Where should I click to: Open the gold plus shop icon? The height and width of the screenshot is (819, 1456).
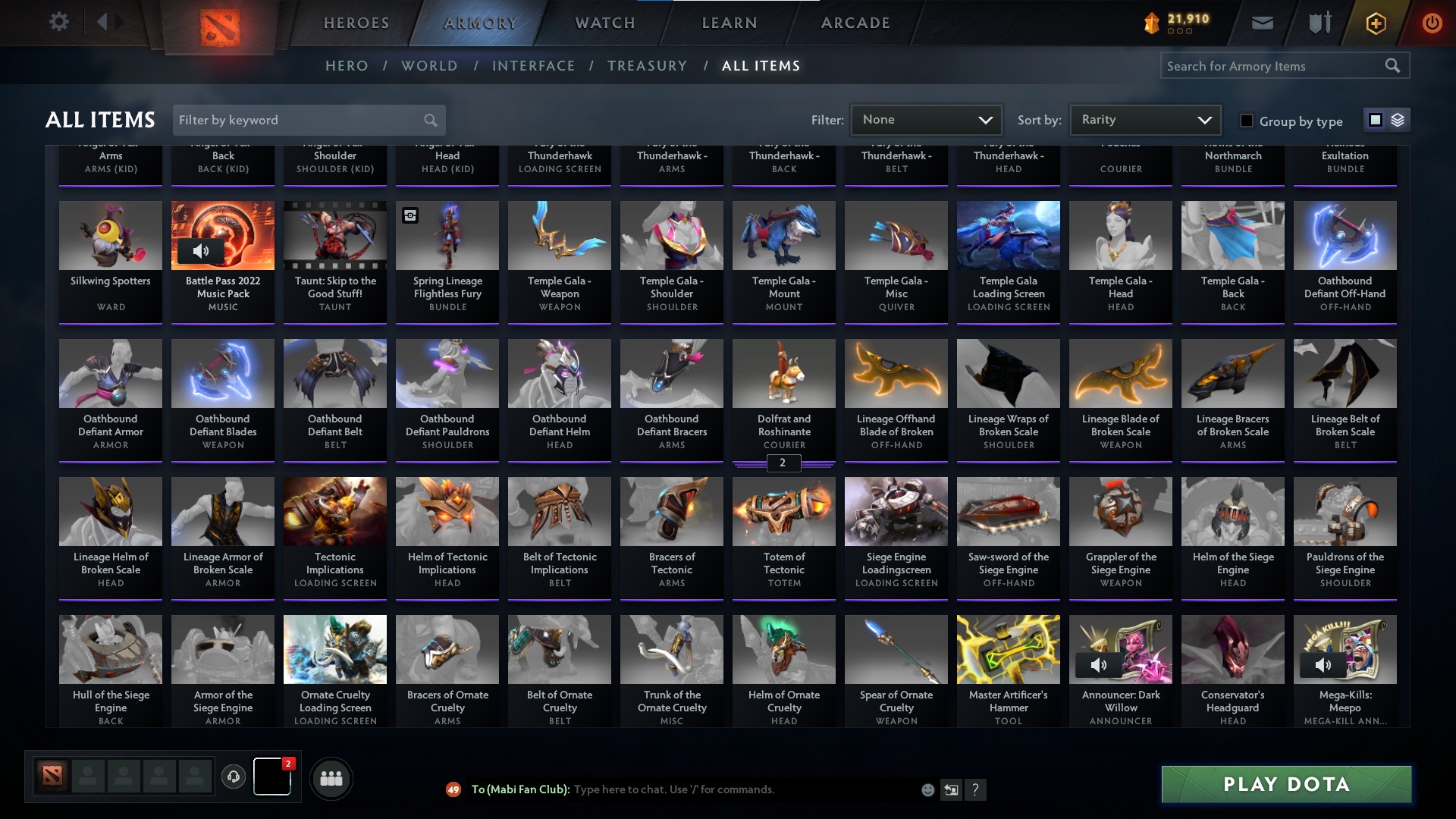point(1375,23)
